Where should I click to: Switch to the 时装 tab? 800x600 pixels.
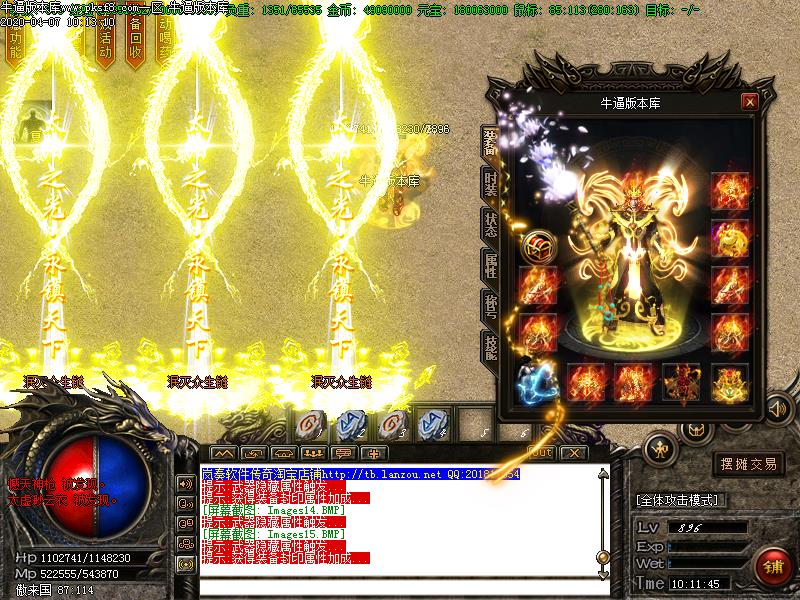pyautogui.click(x=491, y=181)
